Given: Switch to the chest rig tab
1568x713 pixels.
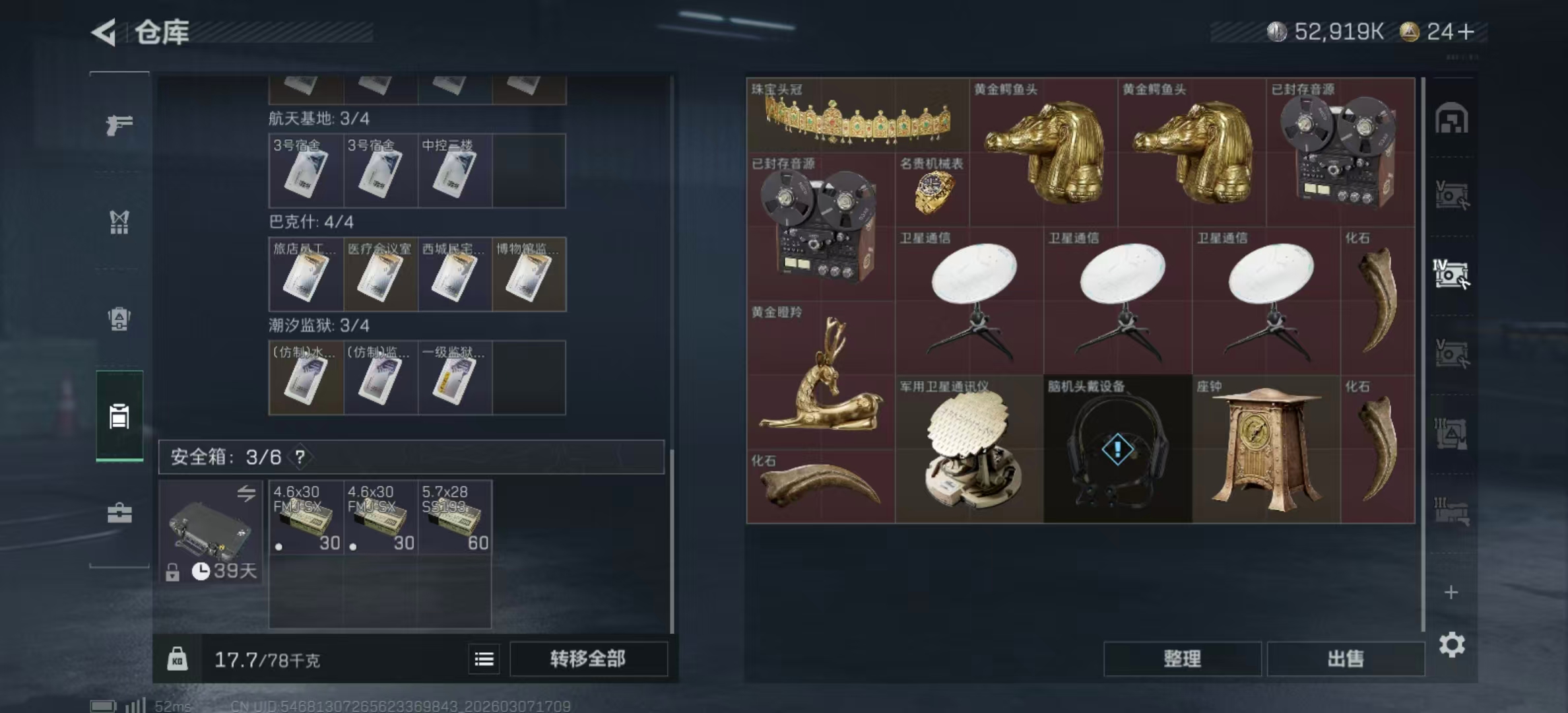Looking at the screenshot, I should [119, 222].
